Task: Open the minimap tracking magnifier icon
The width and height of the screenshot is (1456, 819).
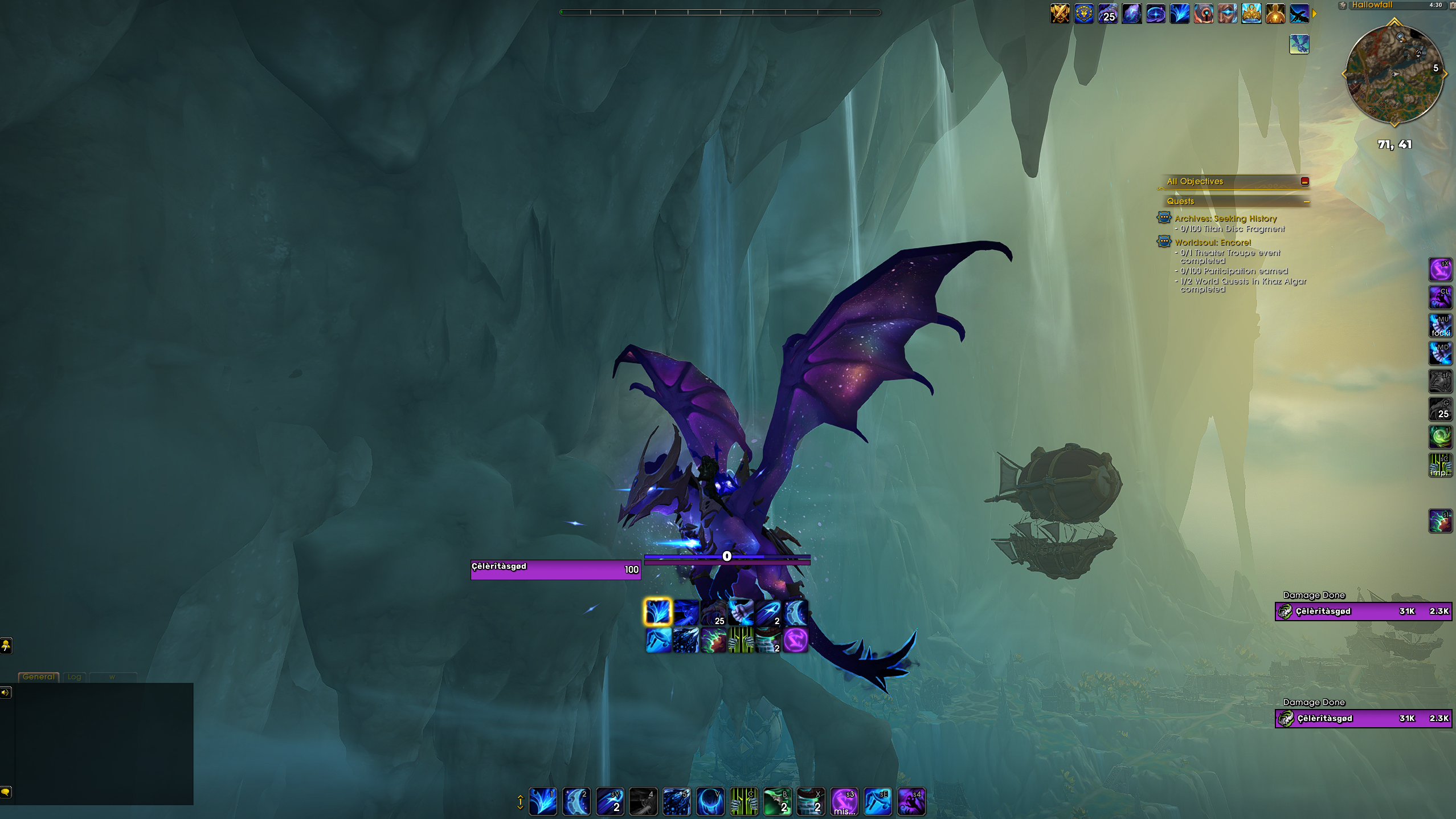Action: tap(1400, 38)
